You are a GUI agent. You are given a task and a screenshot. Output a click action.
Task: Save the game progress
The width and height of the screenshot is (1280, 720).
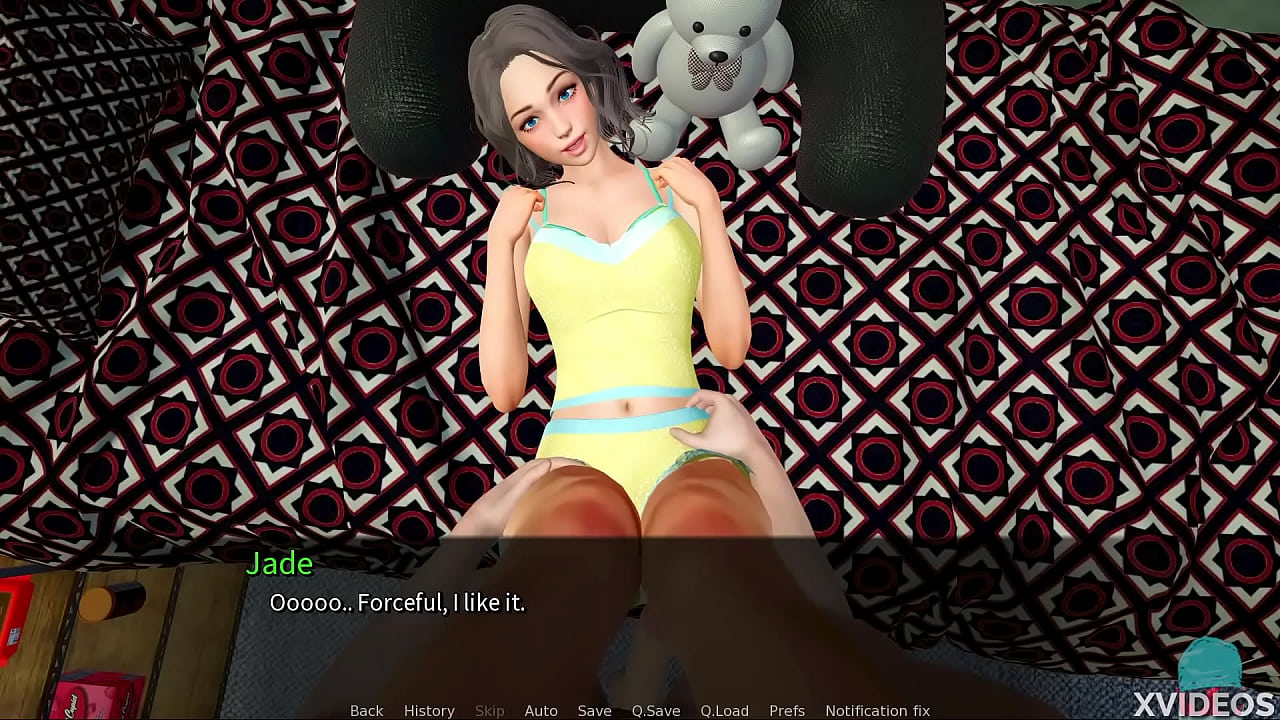click(x=594, y=710)
